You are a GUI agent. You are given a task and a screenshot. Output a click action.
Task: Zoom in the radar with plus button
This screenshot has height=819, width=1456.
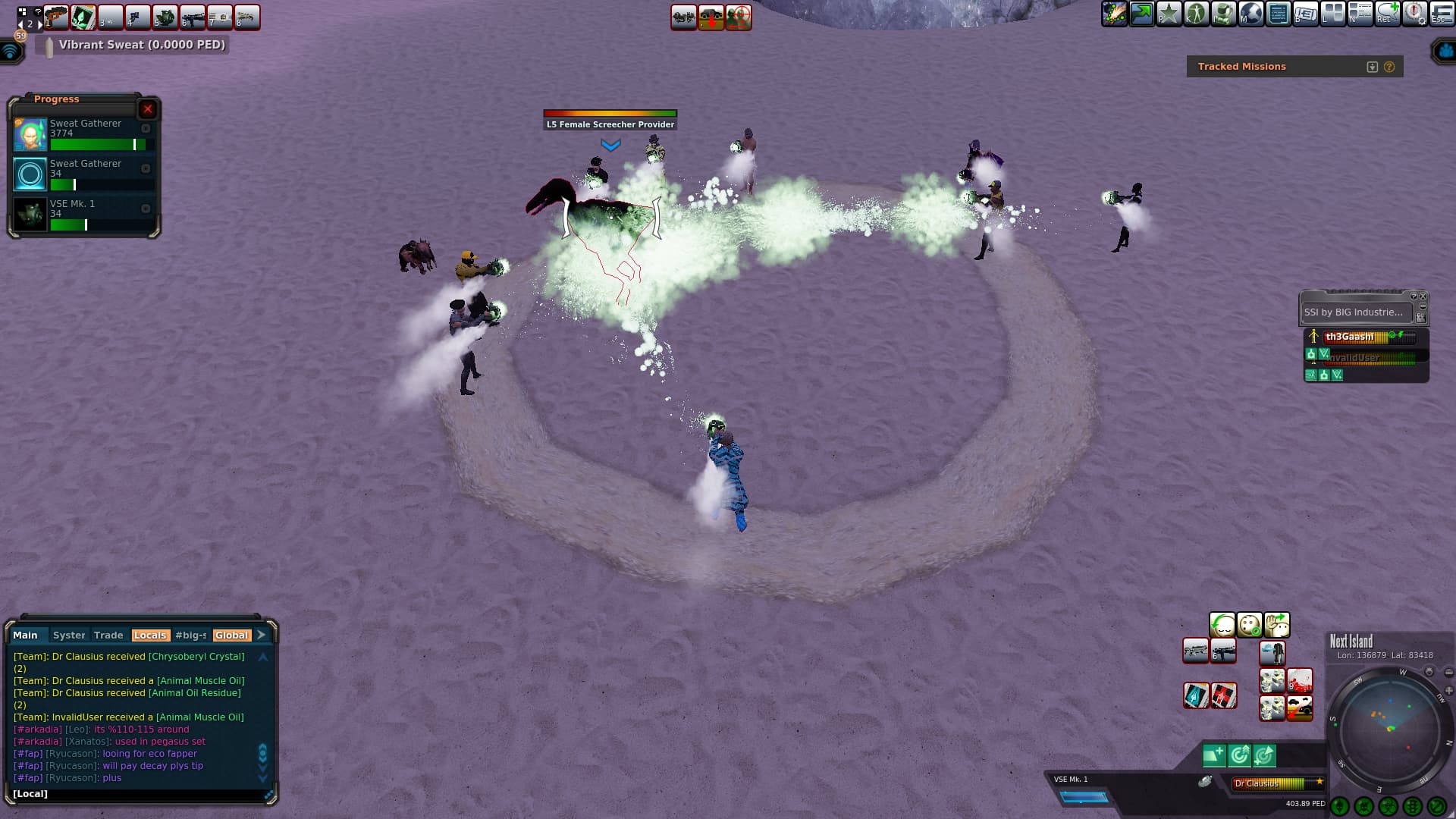click(1448, 691)
